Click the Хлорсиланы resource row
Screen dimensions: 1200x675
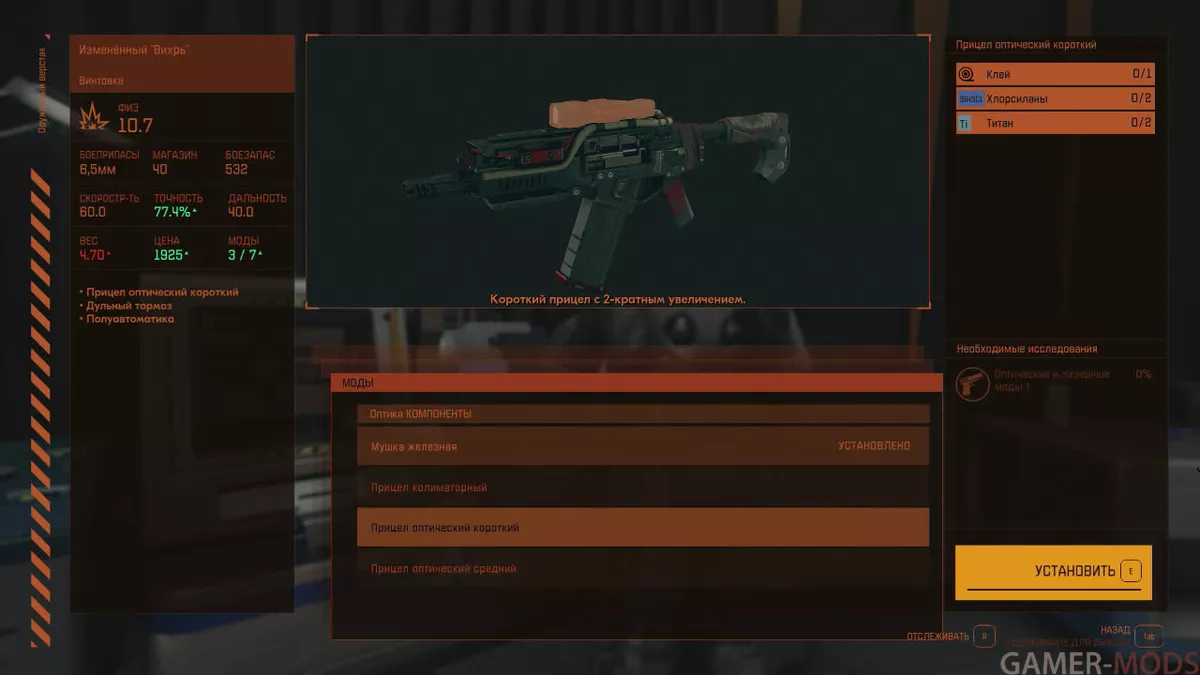coord(1055,99)
